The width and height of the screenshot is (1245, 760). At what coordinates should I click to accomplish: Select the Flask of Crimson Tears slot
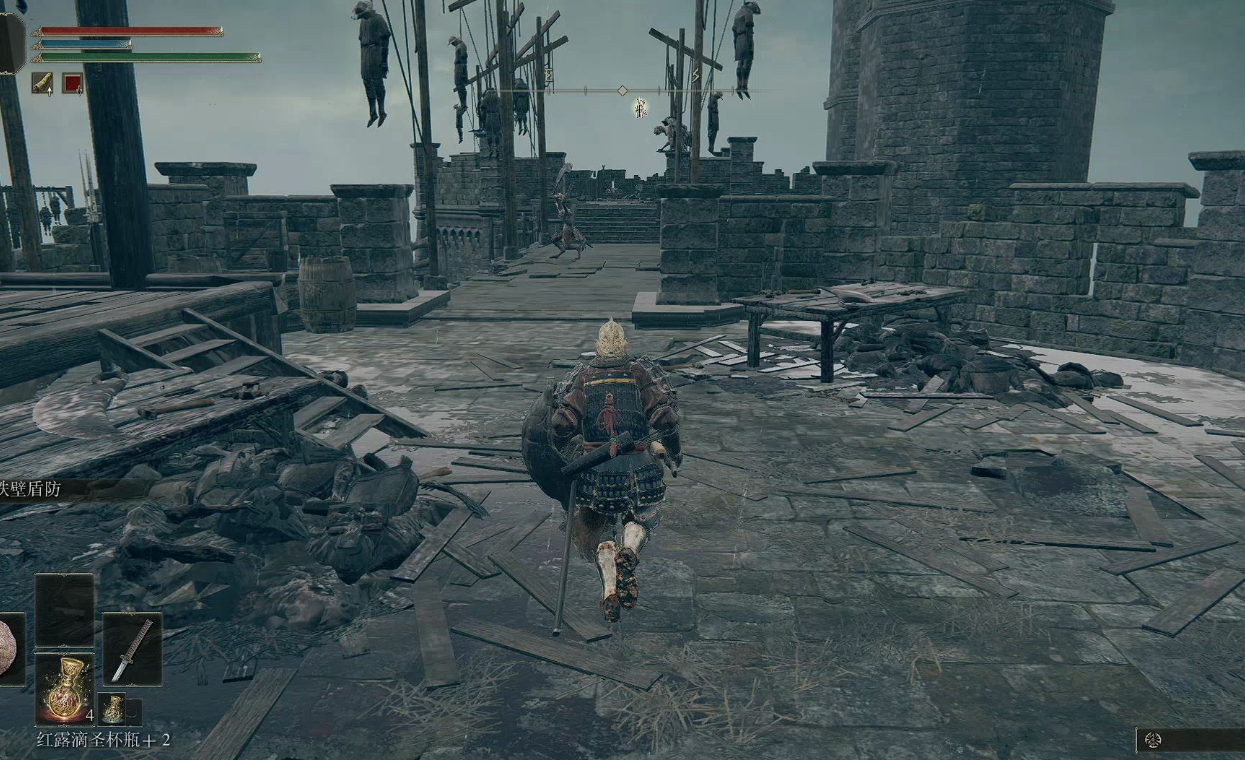click(x=65, y=688)
